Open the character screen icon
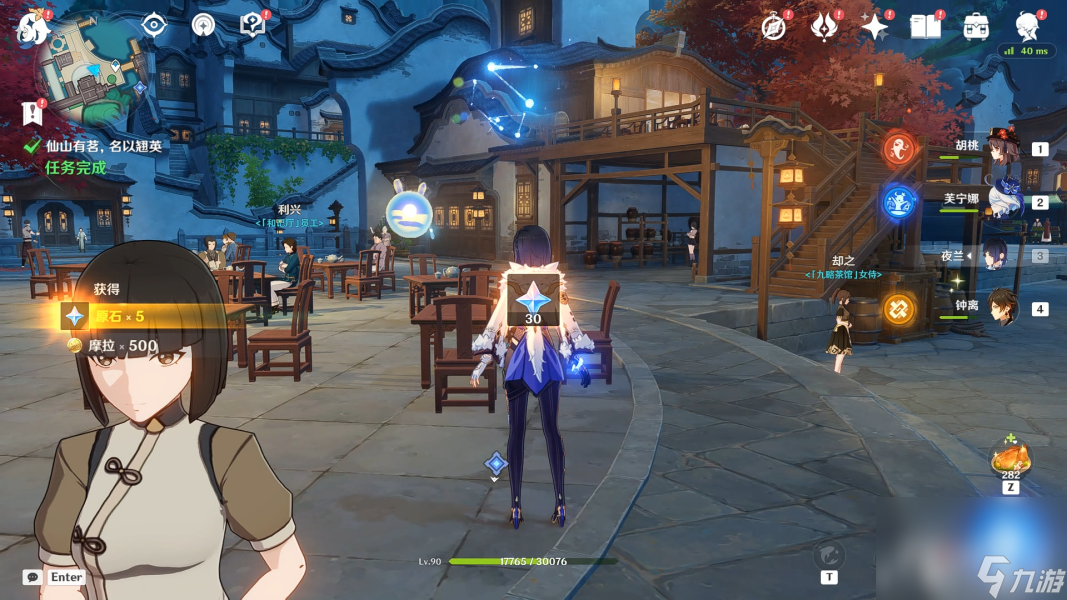The image size is (1067, 600). (x=1027, y=27)
